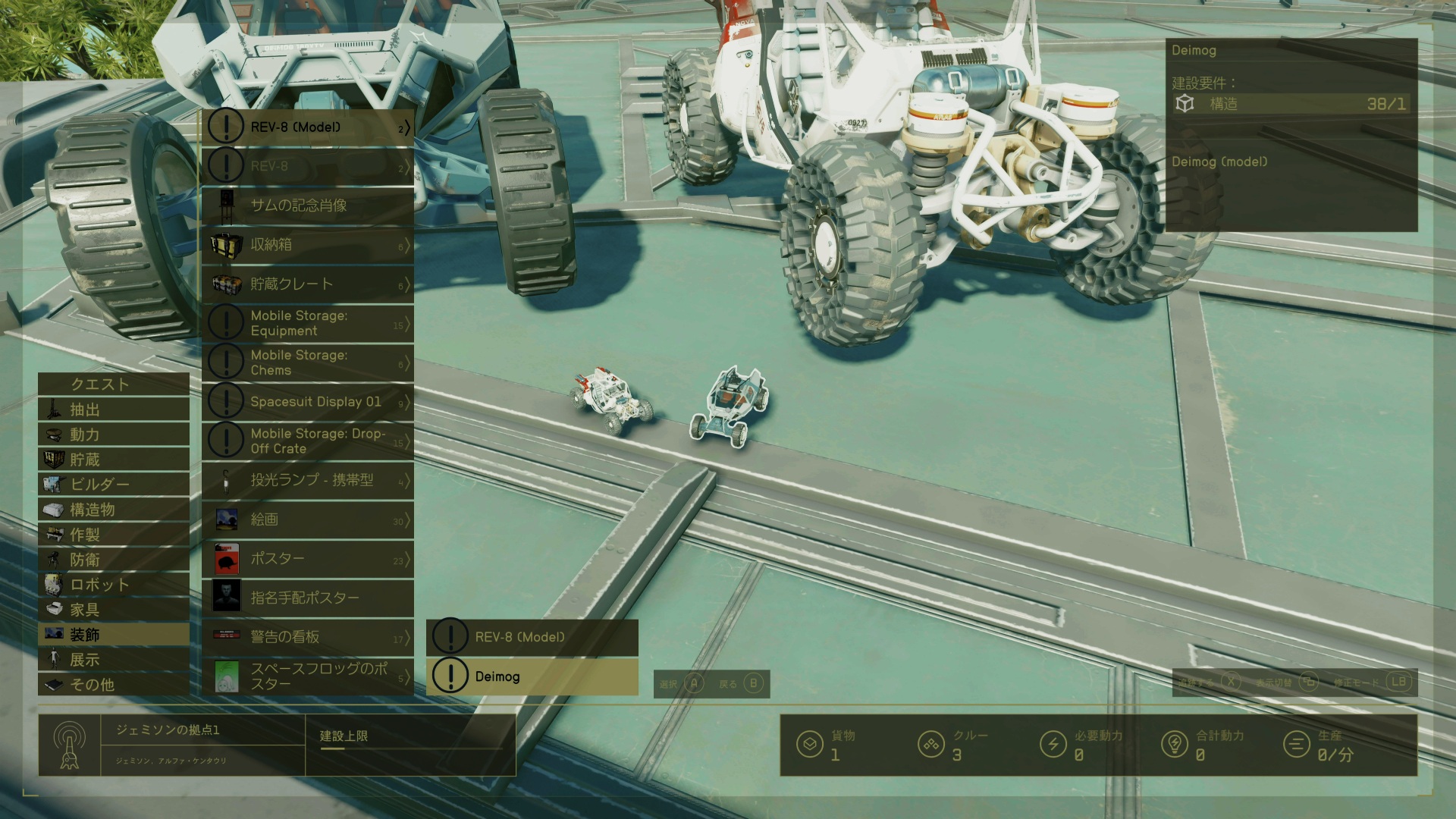The width and height of the screenshot is (1456, 819).
Task: Choose the 家具 category
Action: tap(114, 610)
